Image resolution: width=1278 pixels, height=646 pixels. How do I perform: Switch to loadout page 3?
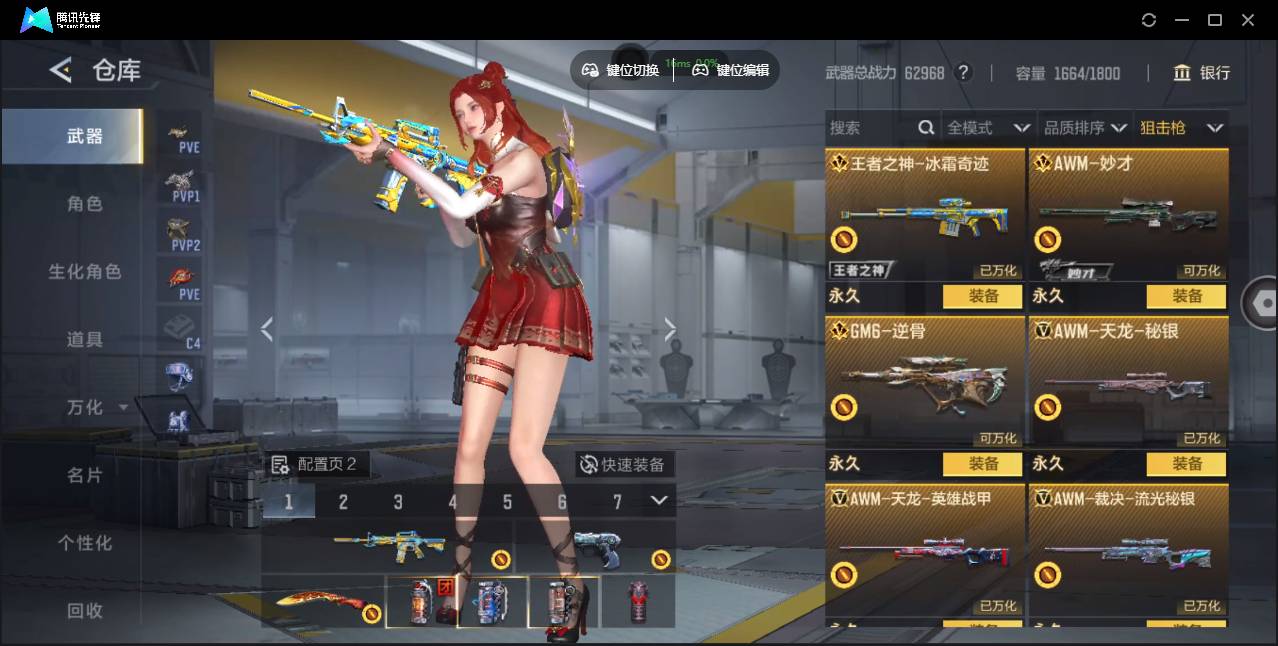(398, 502)
